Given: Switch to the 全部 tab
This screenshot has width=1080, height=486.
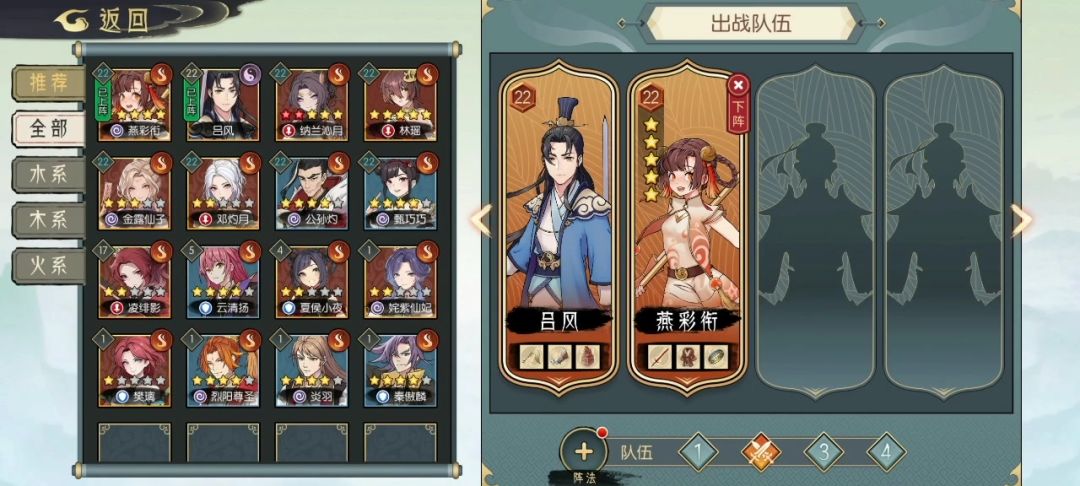Looking at the screenshot, I should pyautogui.click(x=47, y=129).
